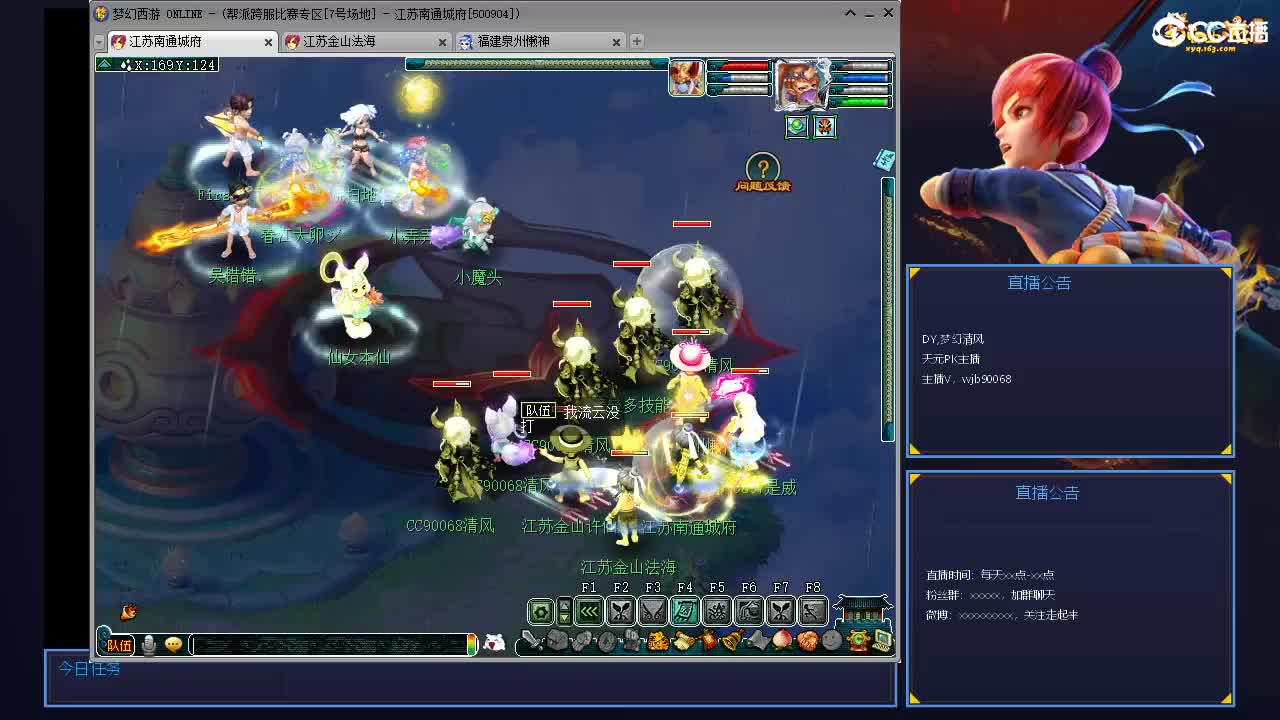Open the scroll item icon near the tiger icon

(x=684, y=638)
